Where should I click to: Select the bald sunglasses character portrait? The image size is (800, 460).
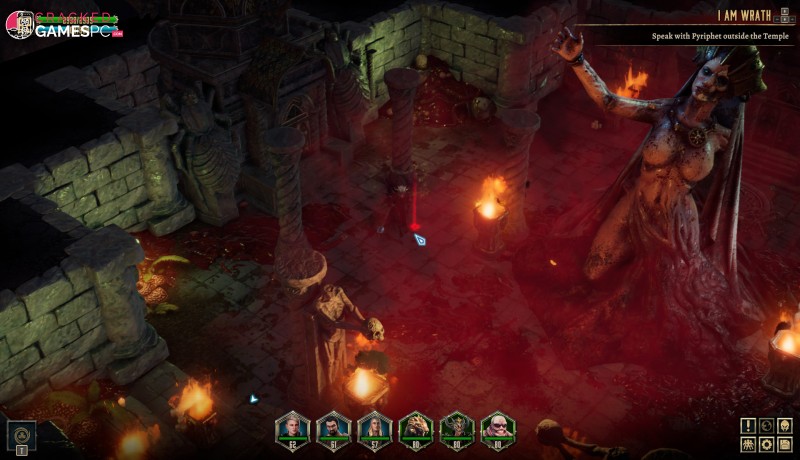(x=497, y=427)
